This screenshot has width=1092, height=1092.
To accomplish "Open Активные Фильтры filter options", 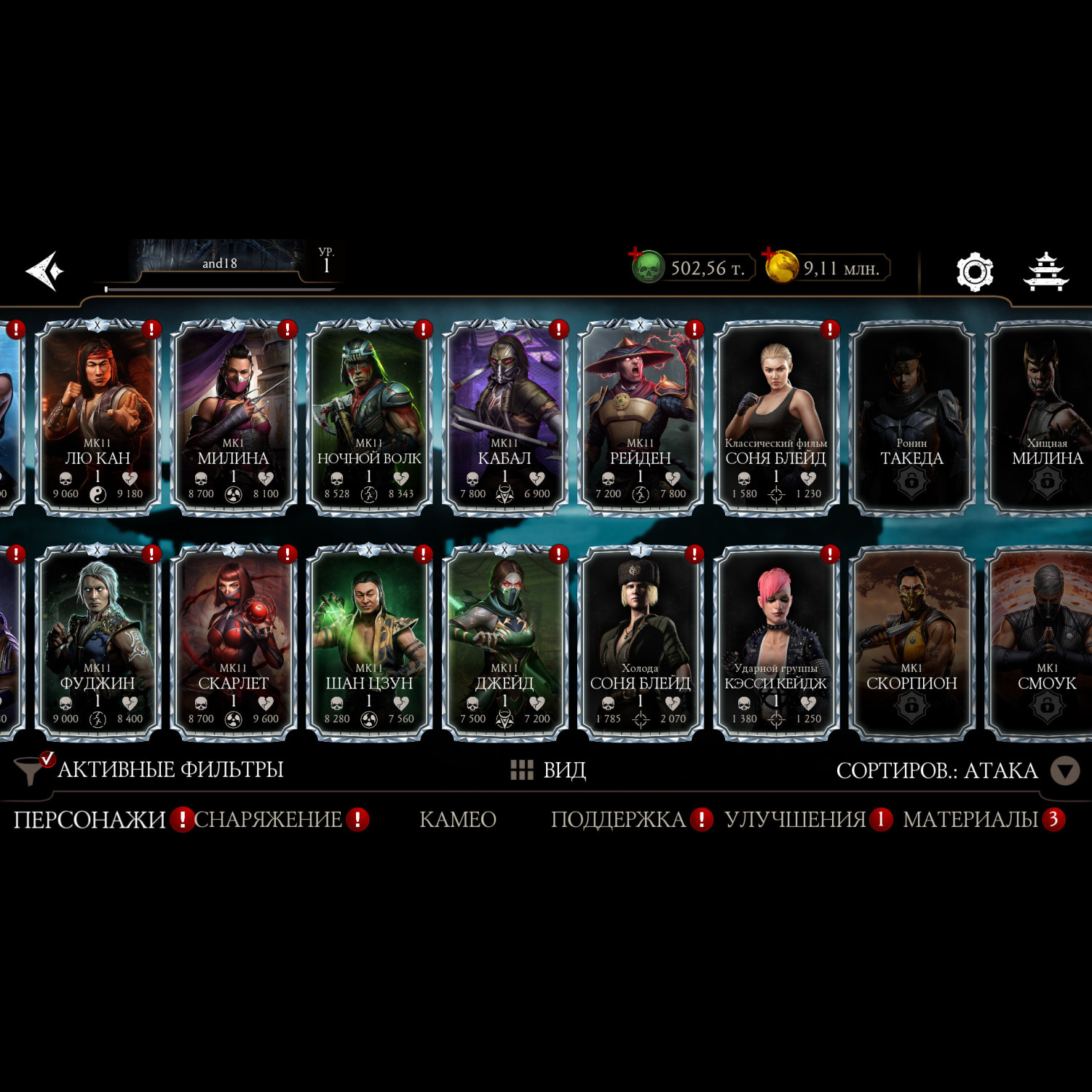I will point(149,769).
